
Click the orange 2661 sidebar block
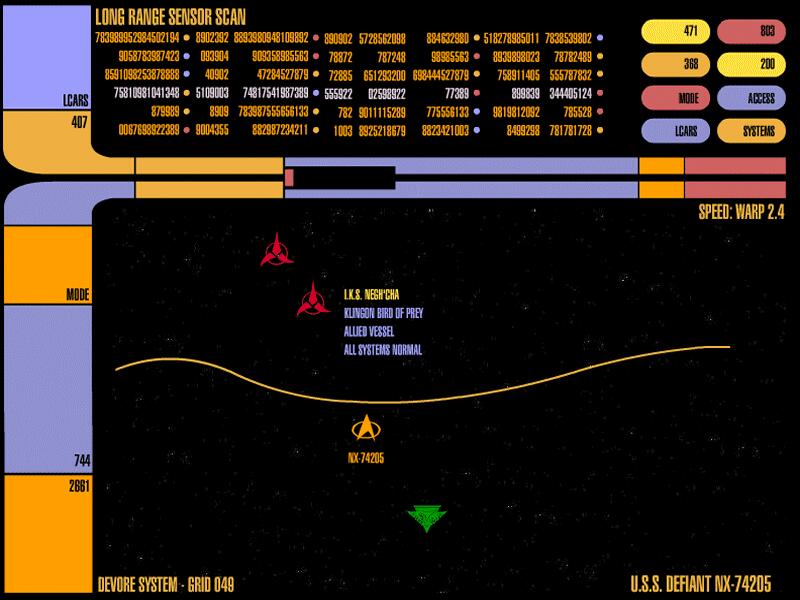coord(47,535)
